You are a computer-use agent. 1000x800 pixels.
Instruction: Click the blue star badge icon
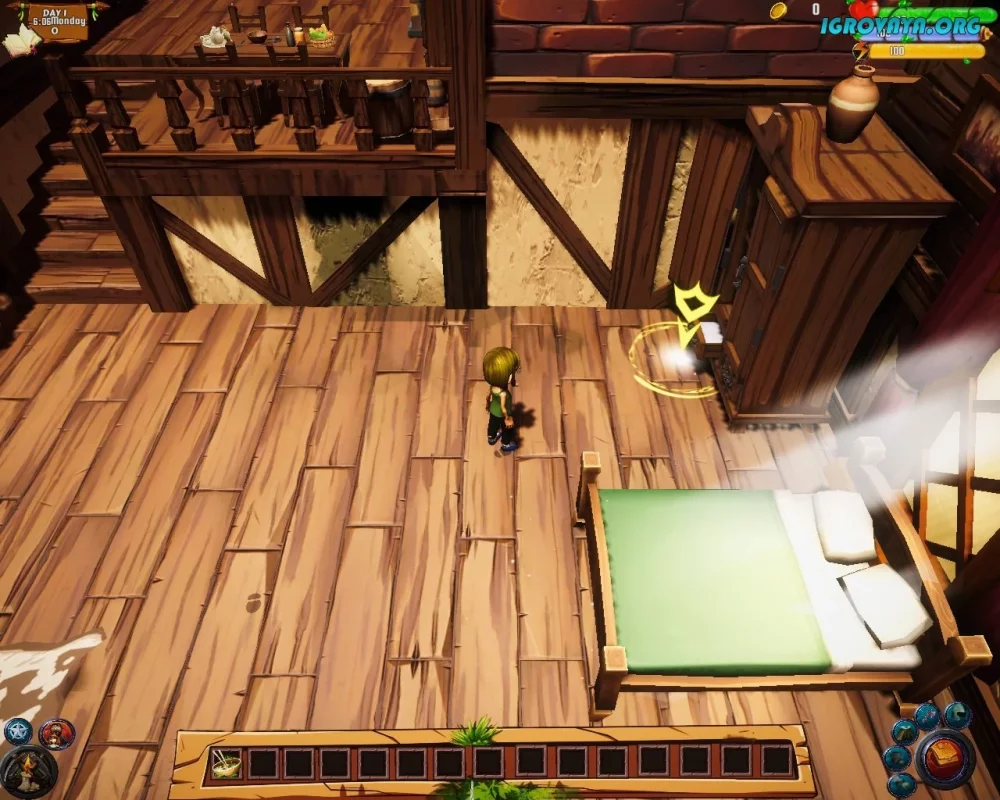(18, 733)
